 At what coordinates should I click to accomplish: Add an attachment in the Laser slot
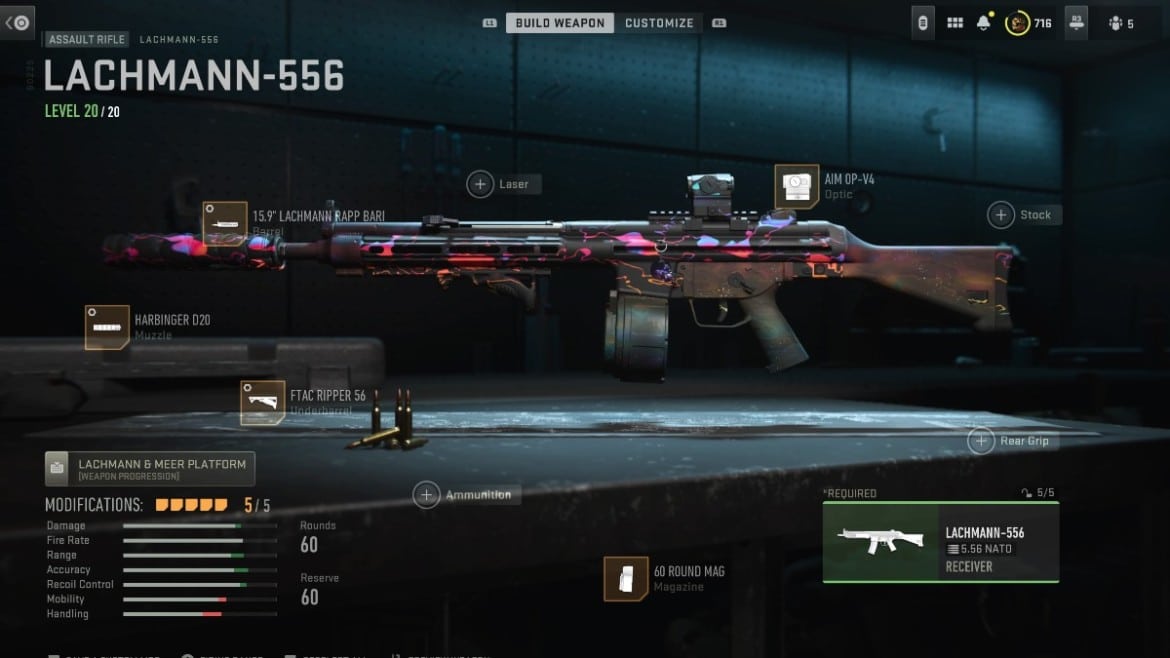(x=481, y=184)
